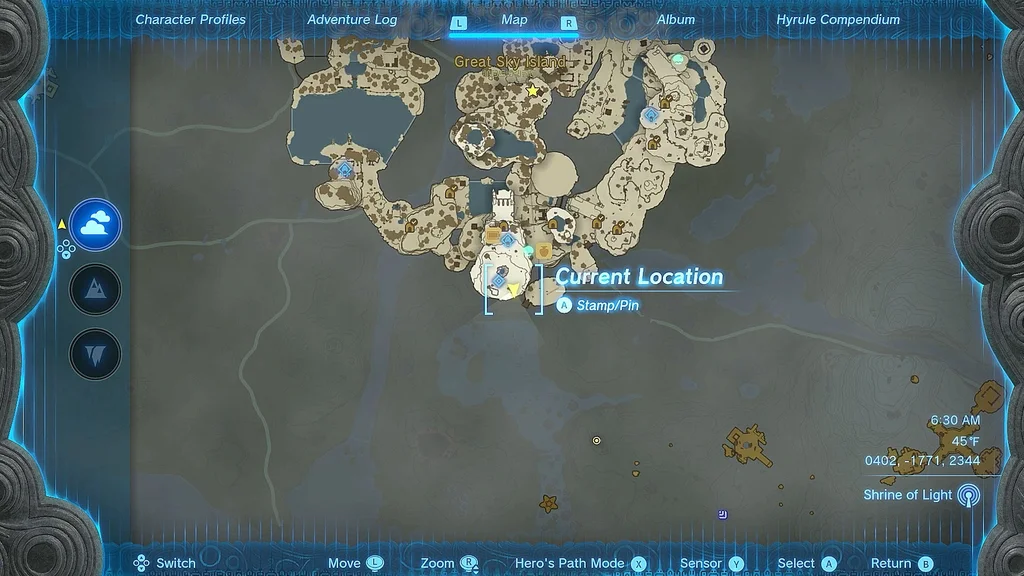Click the yellow star stamp on Great Sky Island
This screenshot has height=576, width=1024.
pos(533,91)
